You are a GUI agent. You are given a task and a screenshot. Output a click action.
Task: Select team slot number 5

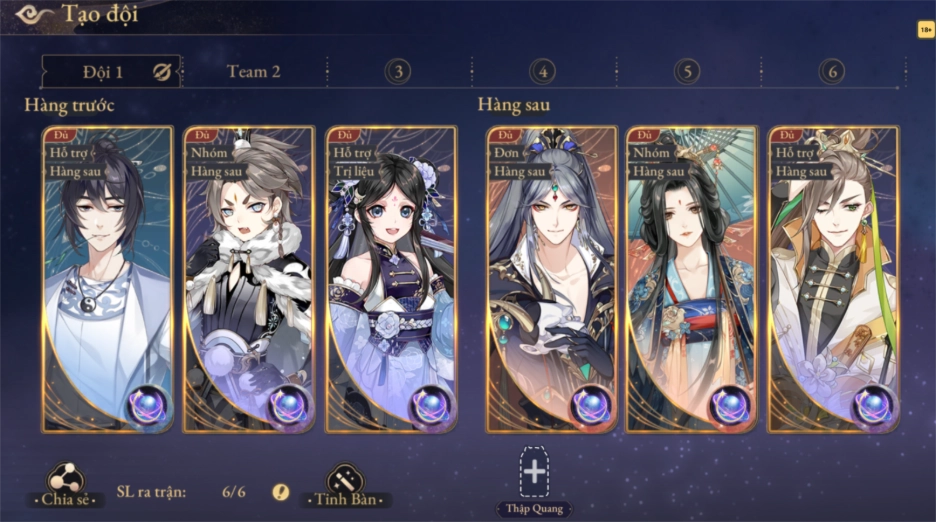pos(687,72)
